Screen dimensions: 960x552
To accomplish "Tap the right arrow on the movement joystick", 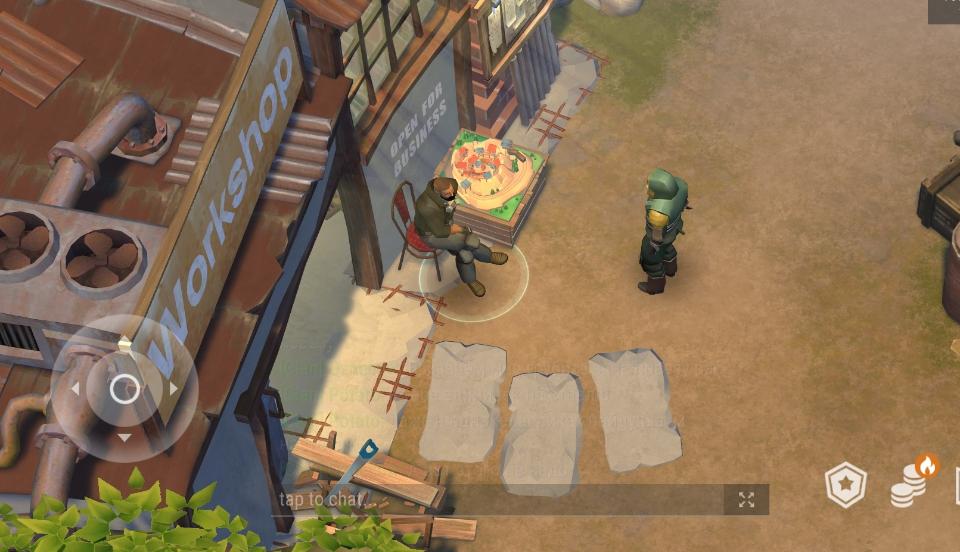I will point(174,388).
